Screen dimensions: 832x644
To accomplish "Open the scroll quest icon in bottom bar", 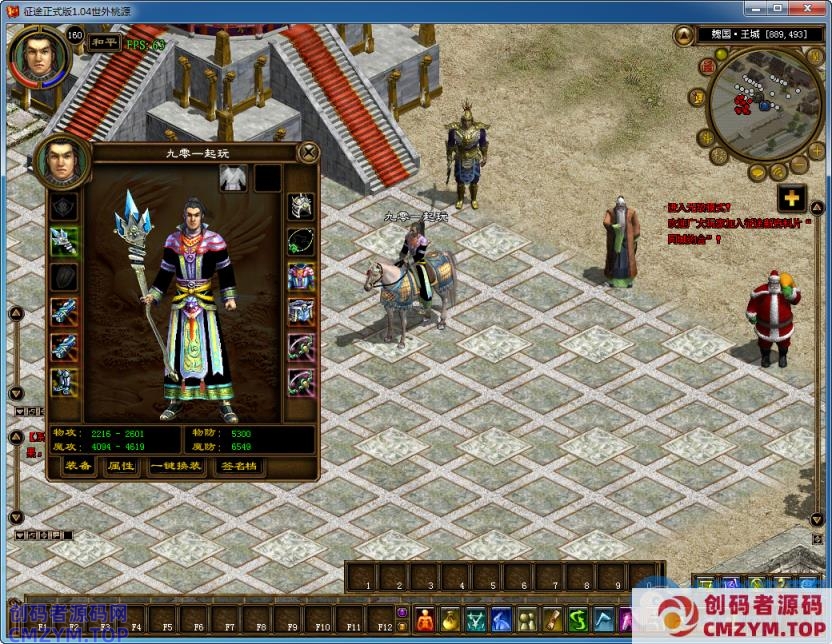I will [x=552, y=620].
